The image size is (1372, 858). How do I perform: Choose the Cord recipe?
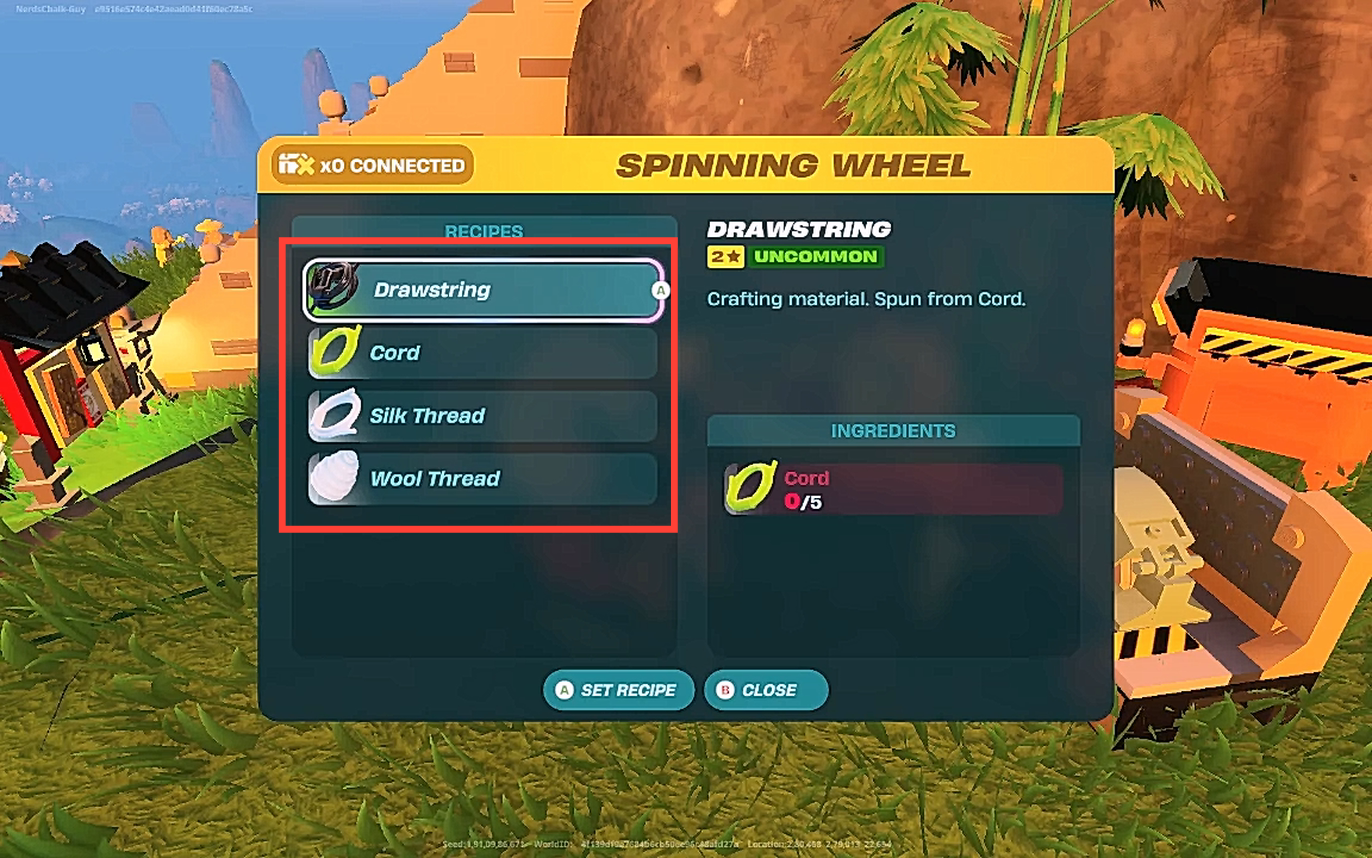pyautogui.click(x=482, y=353)
